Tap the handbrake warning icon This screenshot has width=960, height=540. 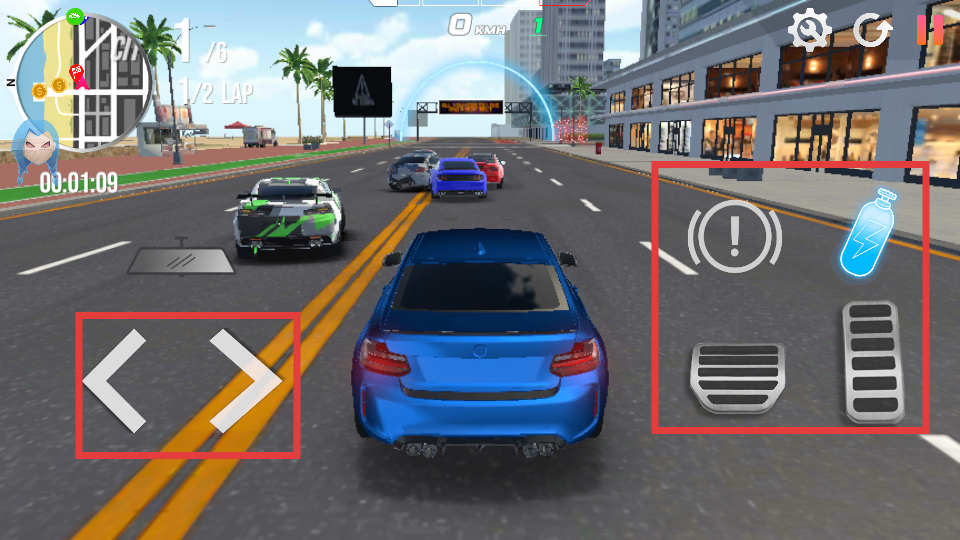tap(735, 236)
